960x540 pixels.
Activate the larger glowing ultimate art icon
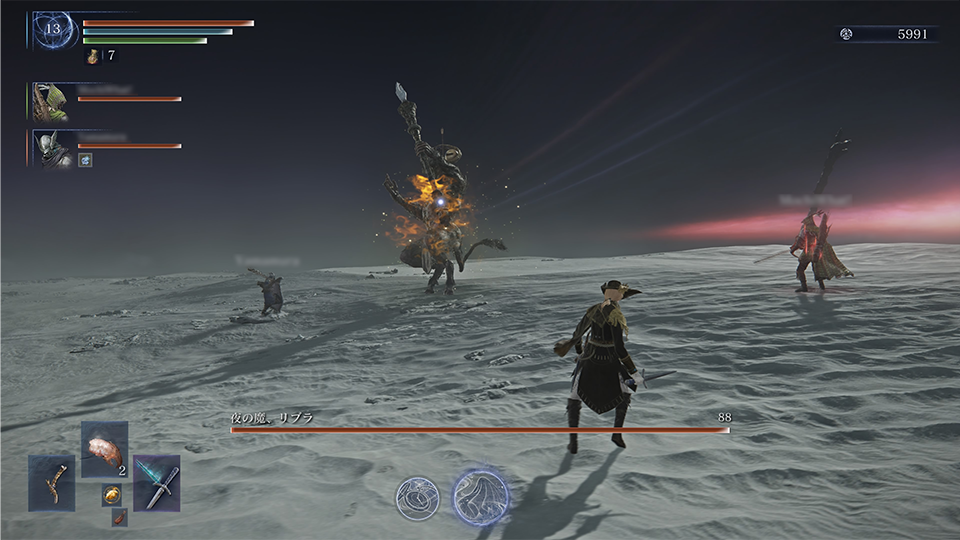[x=480, y=496]
